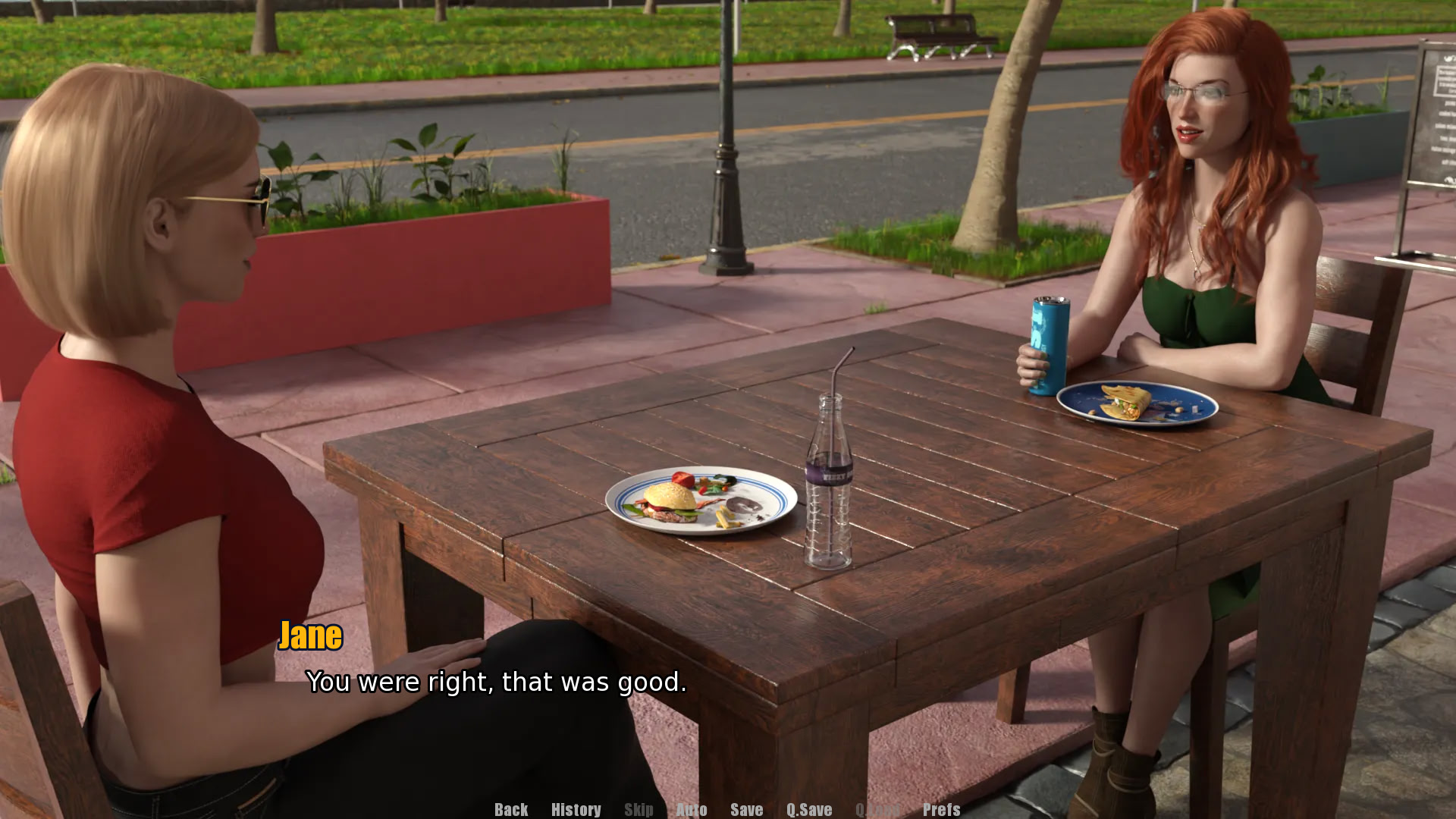Open the Save game screen

click(x=746, y=809)
